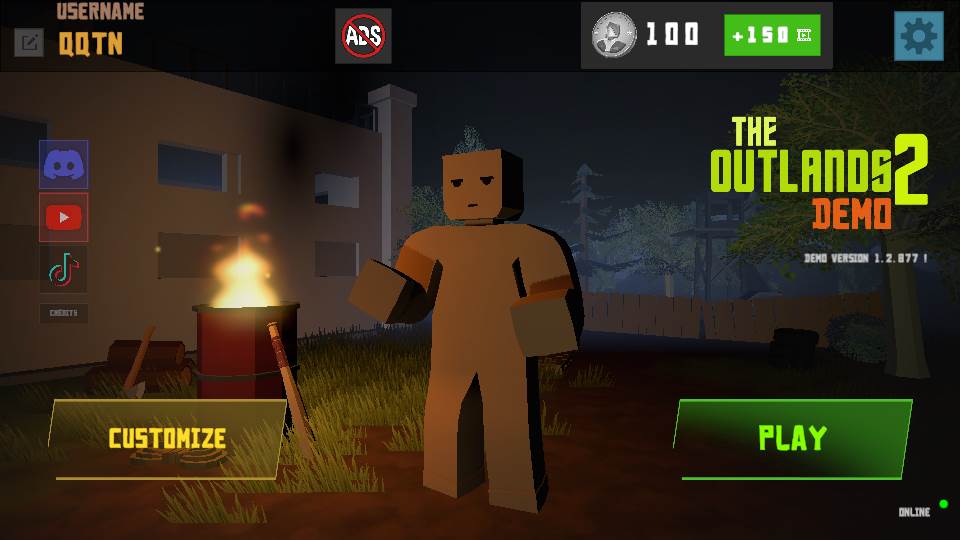The image size is (960, 540).
Task: Show the Credits screen
Action: click(x=64, y=313)
